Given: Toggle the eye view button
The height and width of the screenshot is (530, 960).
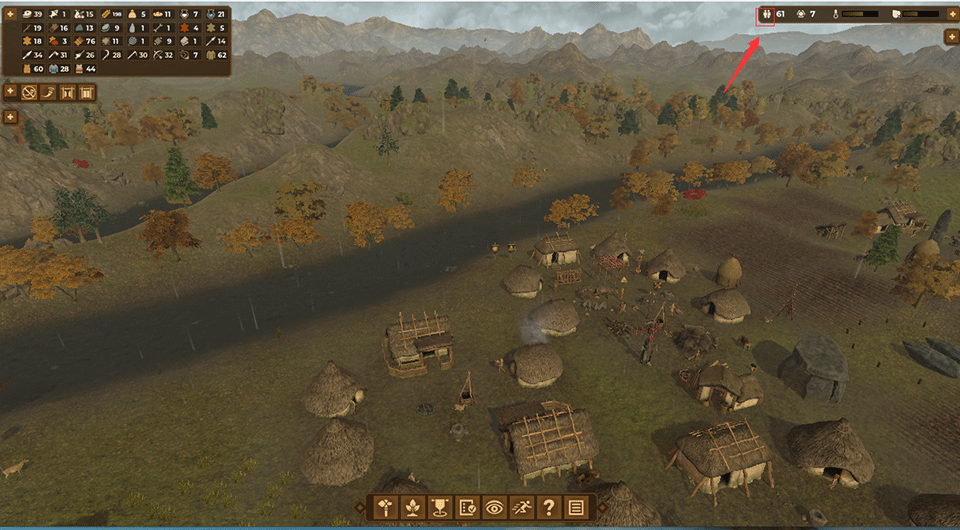Looking at the screenshot, I should [494, 507].
